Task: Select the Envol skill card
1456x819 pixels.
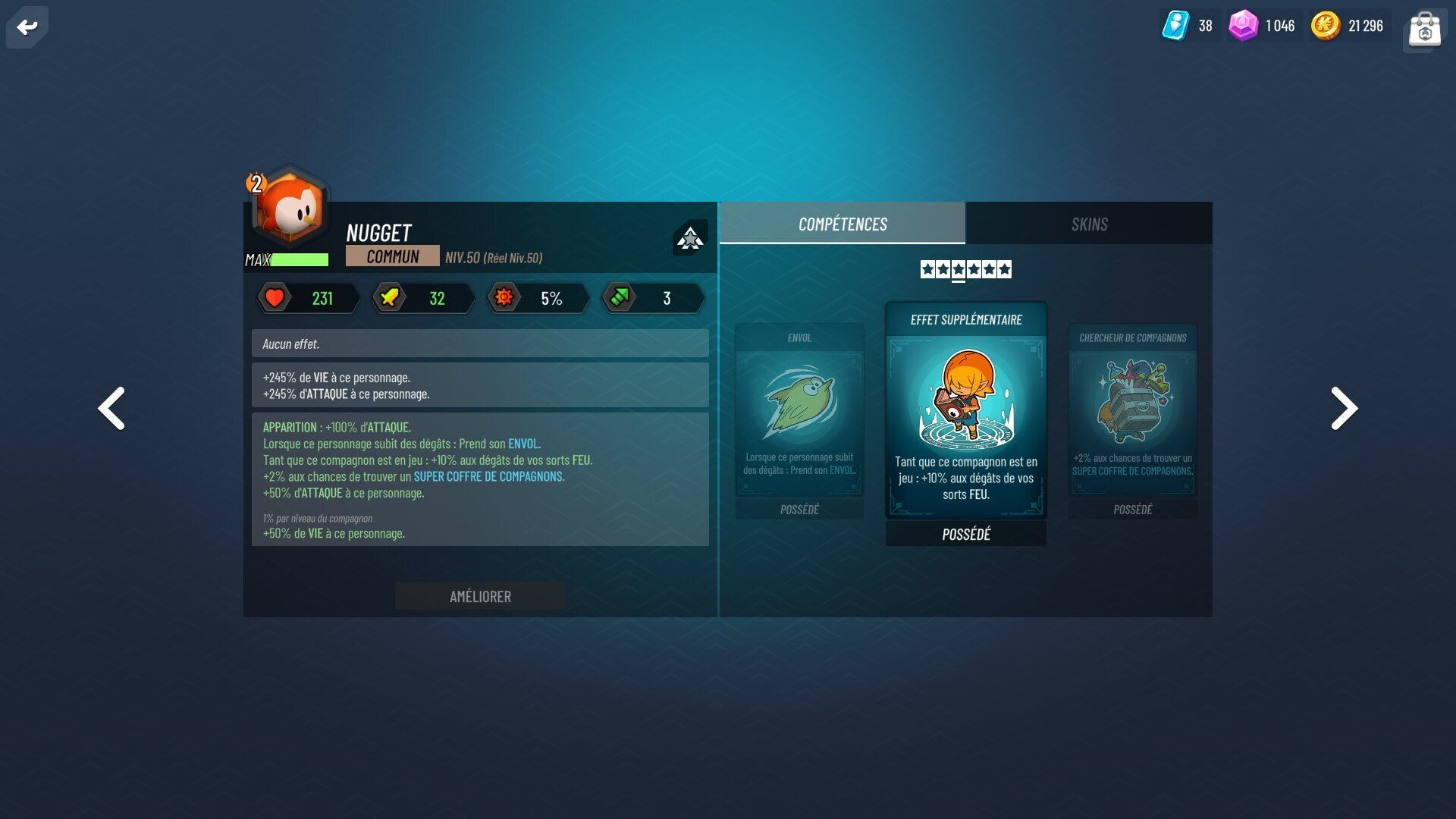Action: tap(799, 421)
